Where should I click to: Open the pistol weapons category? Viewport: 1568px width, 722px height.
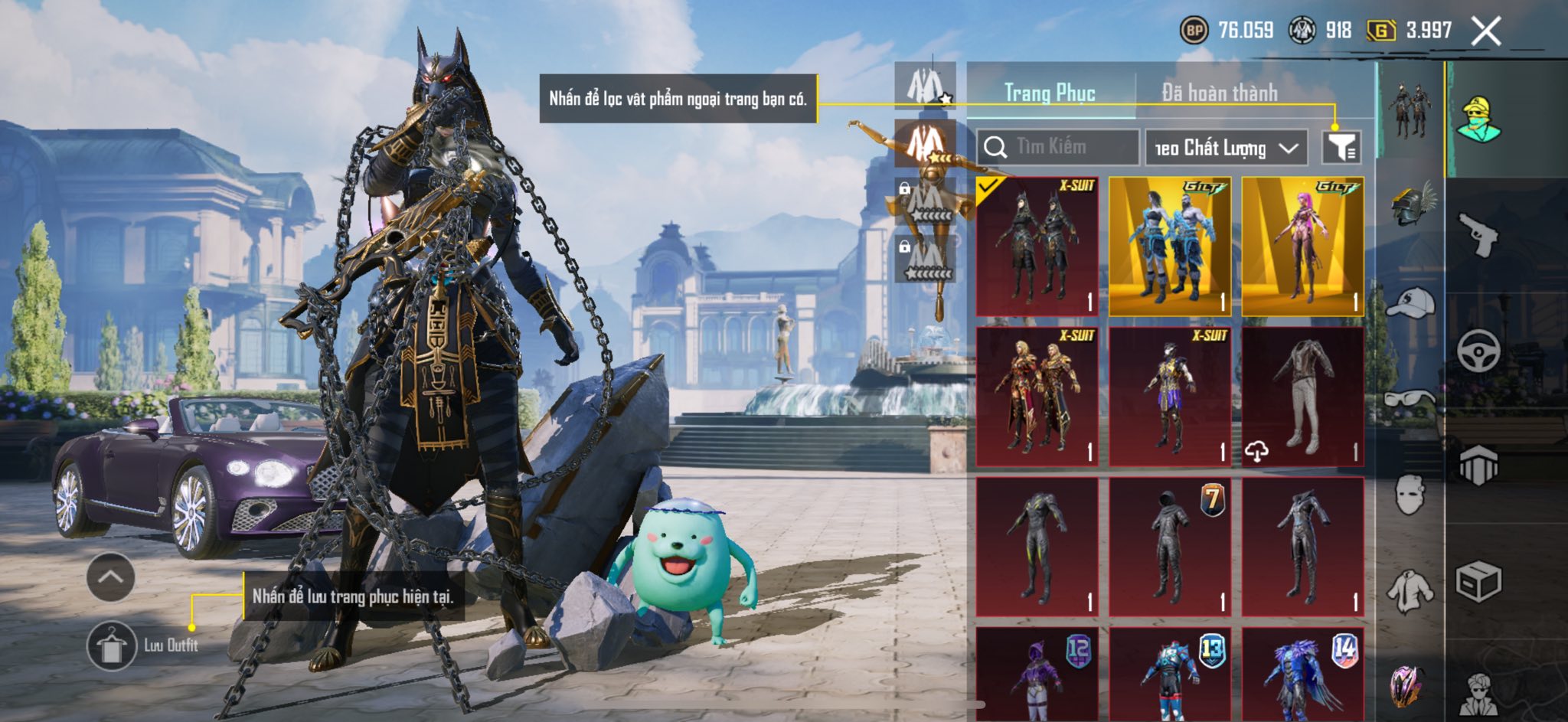1477,235
